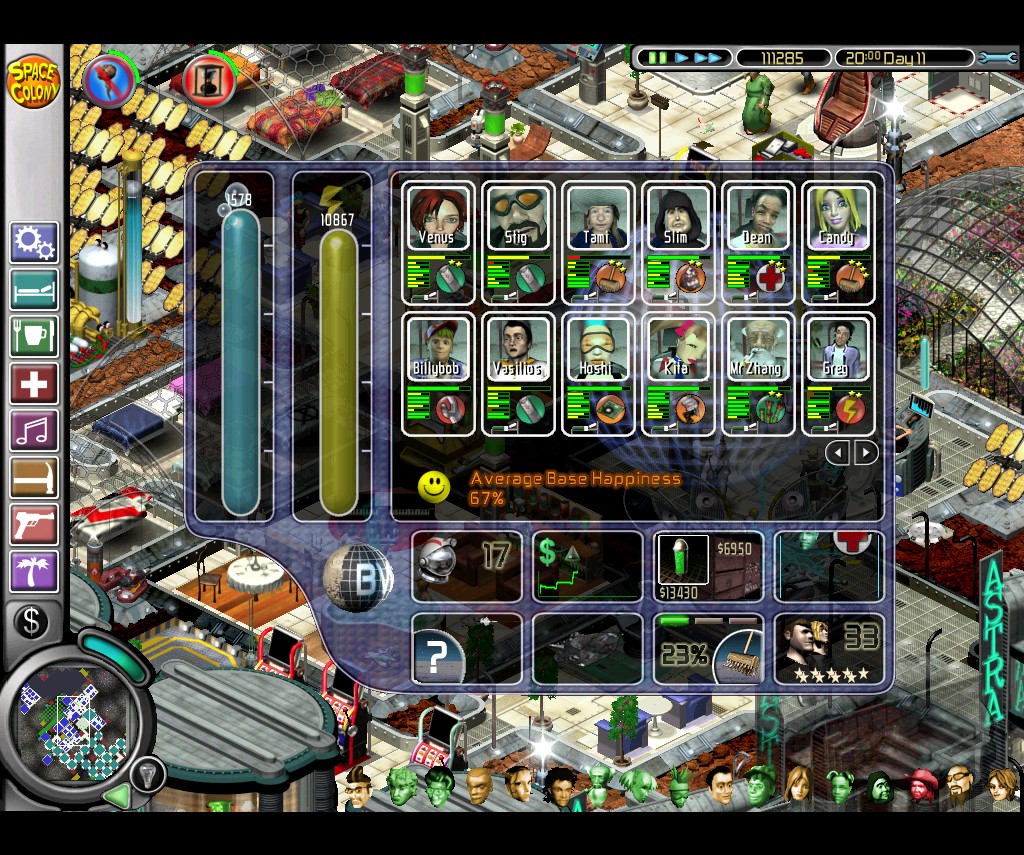Choose Billybob's colonist card
The width and height of the screenshot is (1024, 855).
pyautogui.click(x=438, y=348)
